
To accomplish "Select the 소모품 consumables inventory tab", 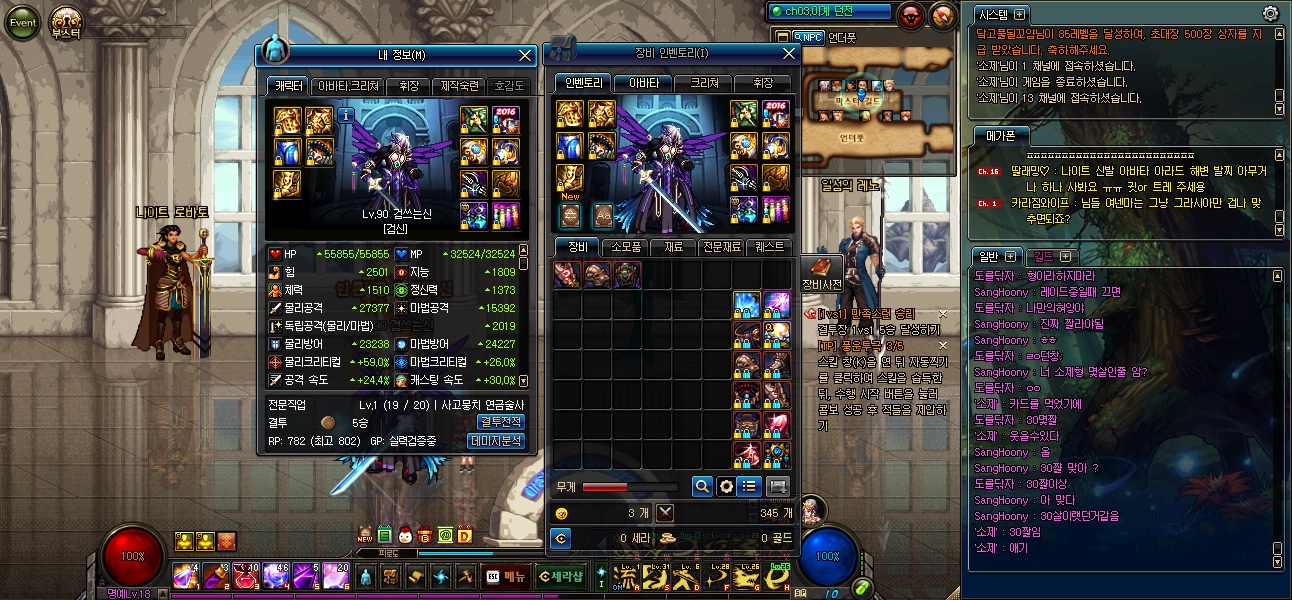I will point(625,246).
